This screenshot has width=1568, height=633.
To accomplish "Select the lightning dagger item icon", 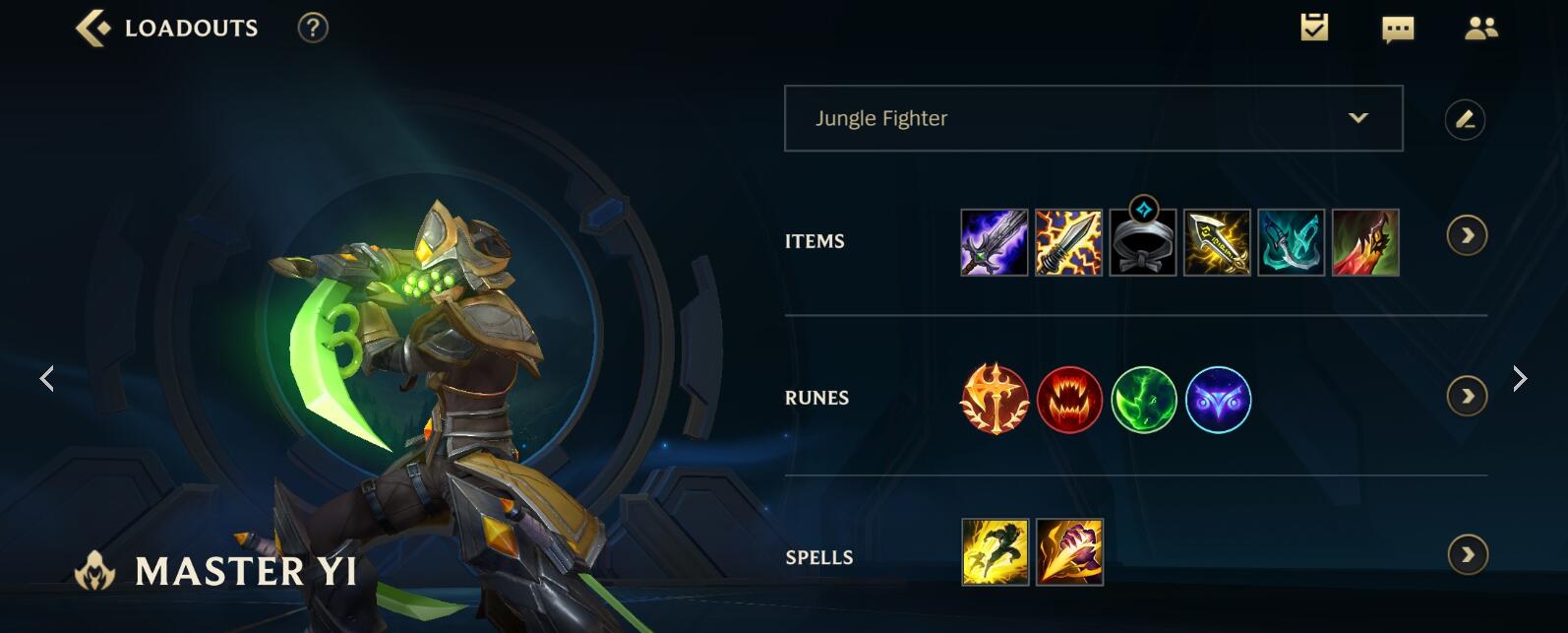I will 1068,242.
